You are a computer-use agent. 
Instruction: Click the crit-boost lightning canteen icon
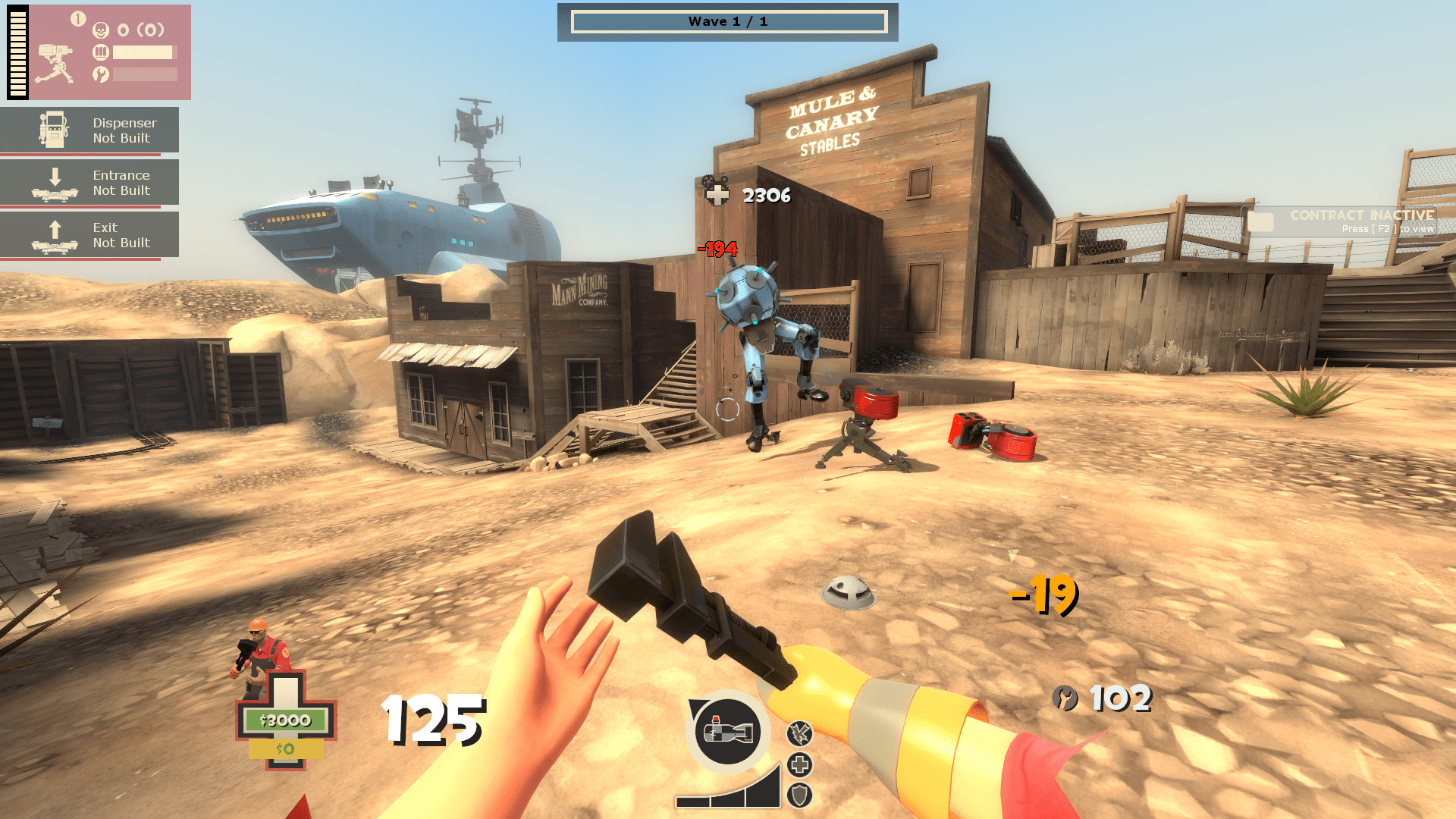tap(800, 733)
